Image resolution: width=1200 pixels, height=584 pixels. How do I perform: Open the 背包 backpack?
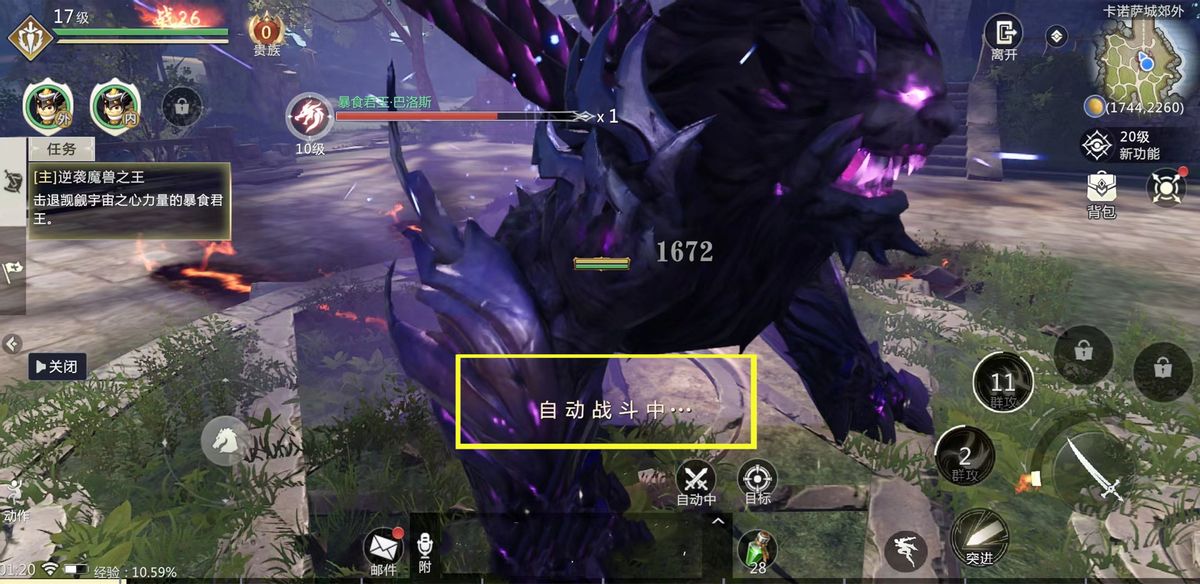tap(1101, 192)
